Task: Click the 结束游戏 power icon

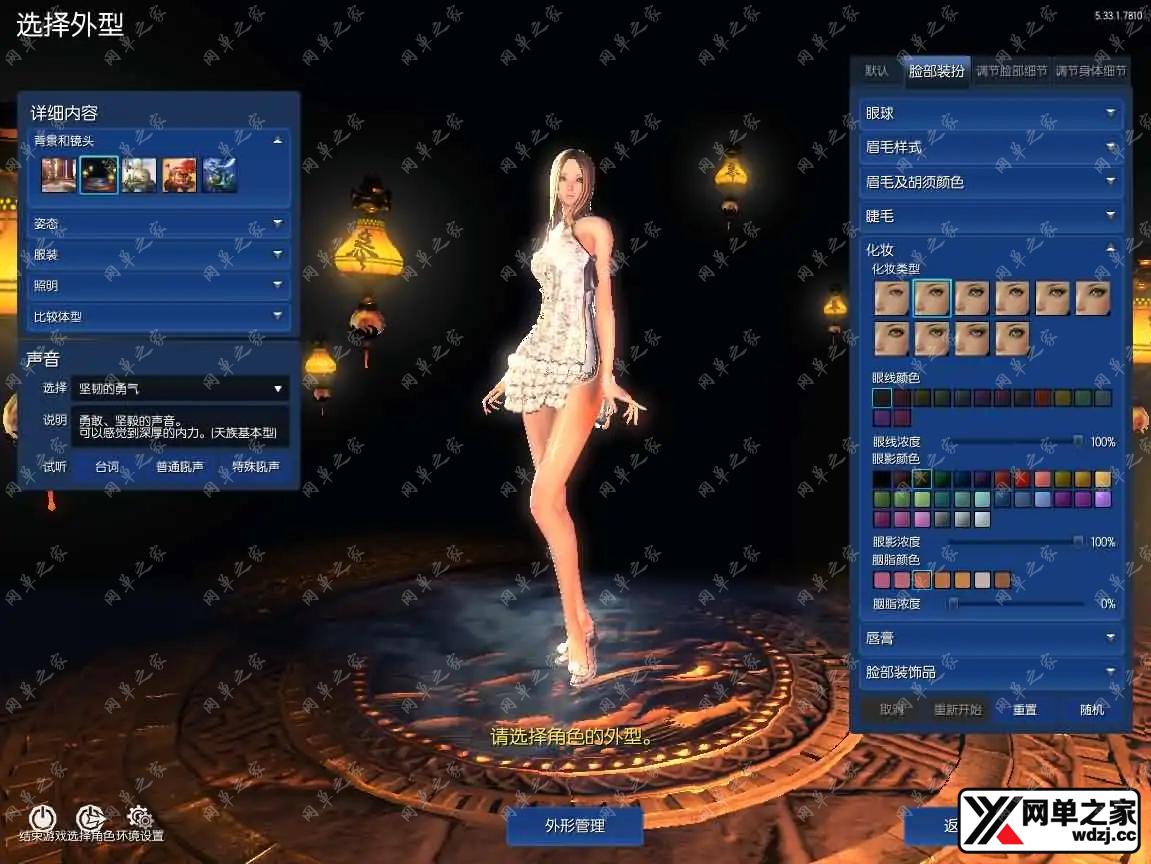Action: tap(42, 818)
